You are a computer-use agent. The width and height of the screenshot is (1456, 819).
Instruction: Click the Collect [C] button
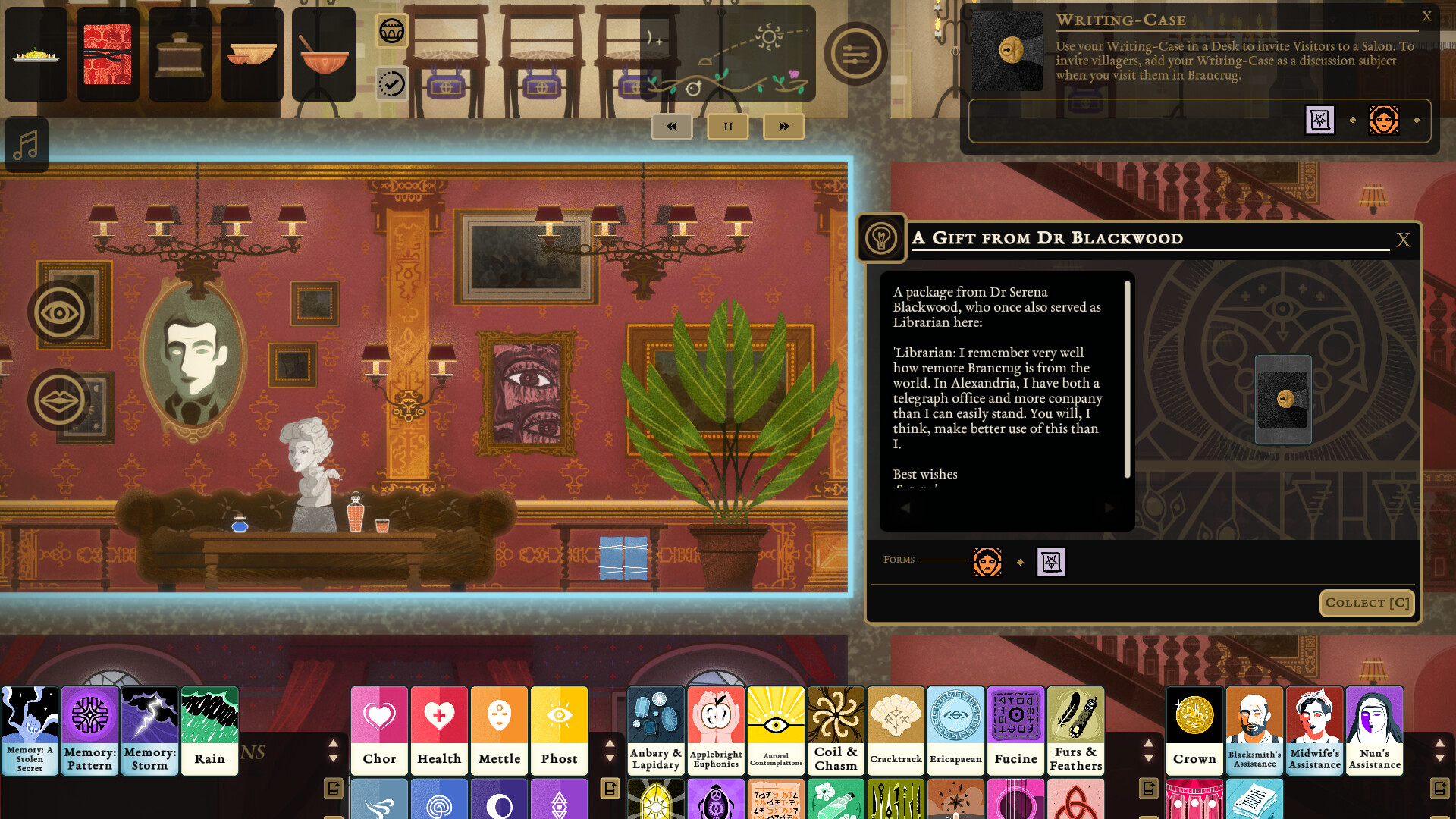tap(1367, 603)
